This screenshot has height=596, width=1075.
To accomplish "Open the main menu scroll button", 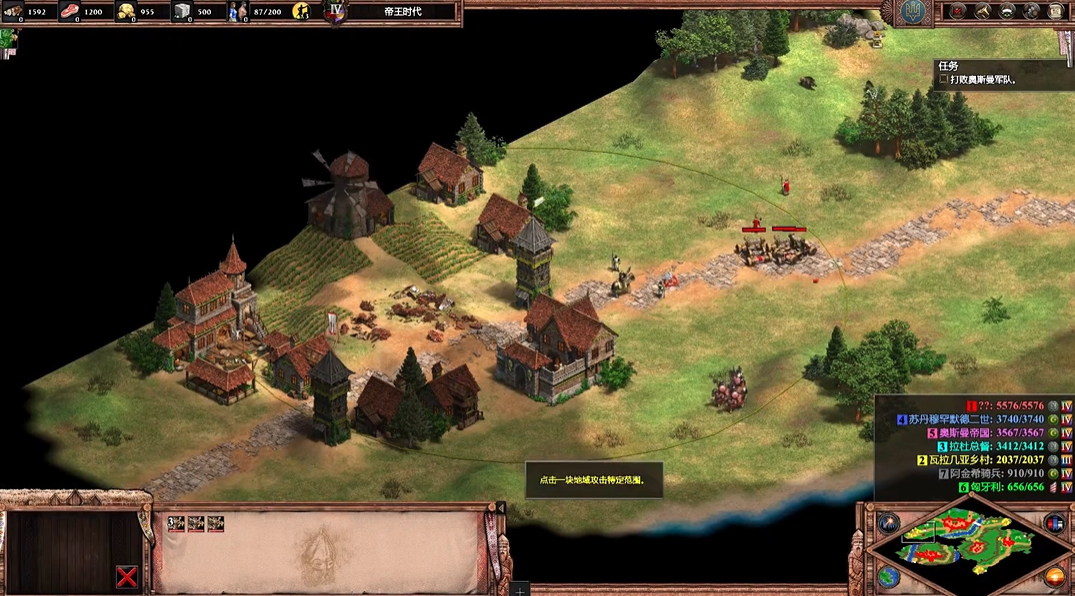I will (1054, 11).
